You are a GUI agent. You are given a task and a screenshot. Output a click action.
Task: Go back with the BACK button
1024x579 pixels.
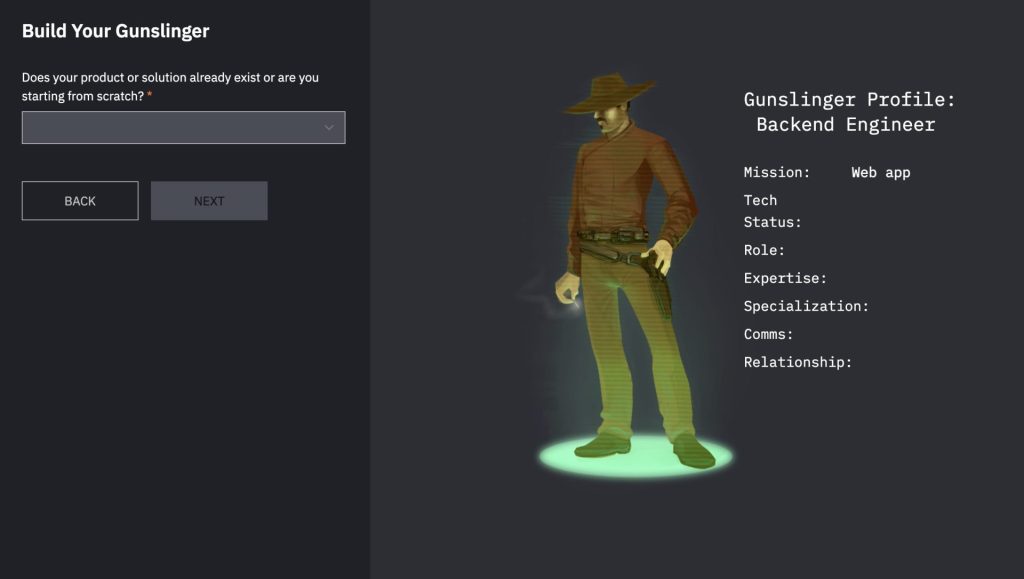click(x=80, y=201)
